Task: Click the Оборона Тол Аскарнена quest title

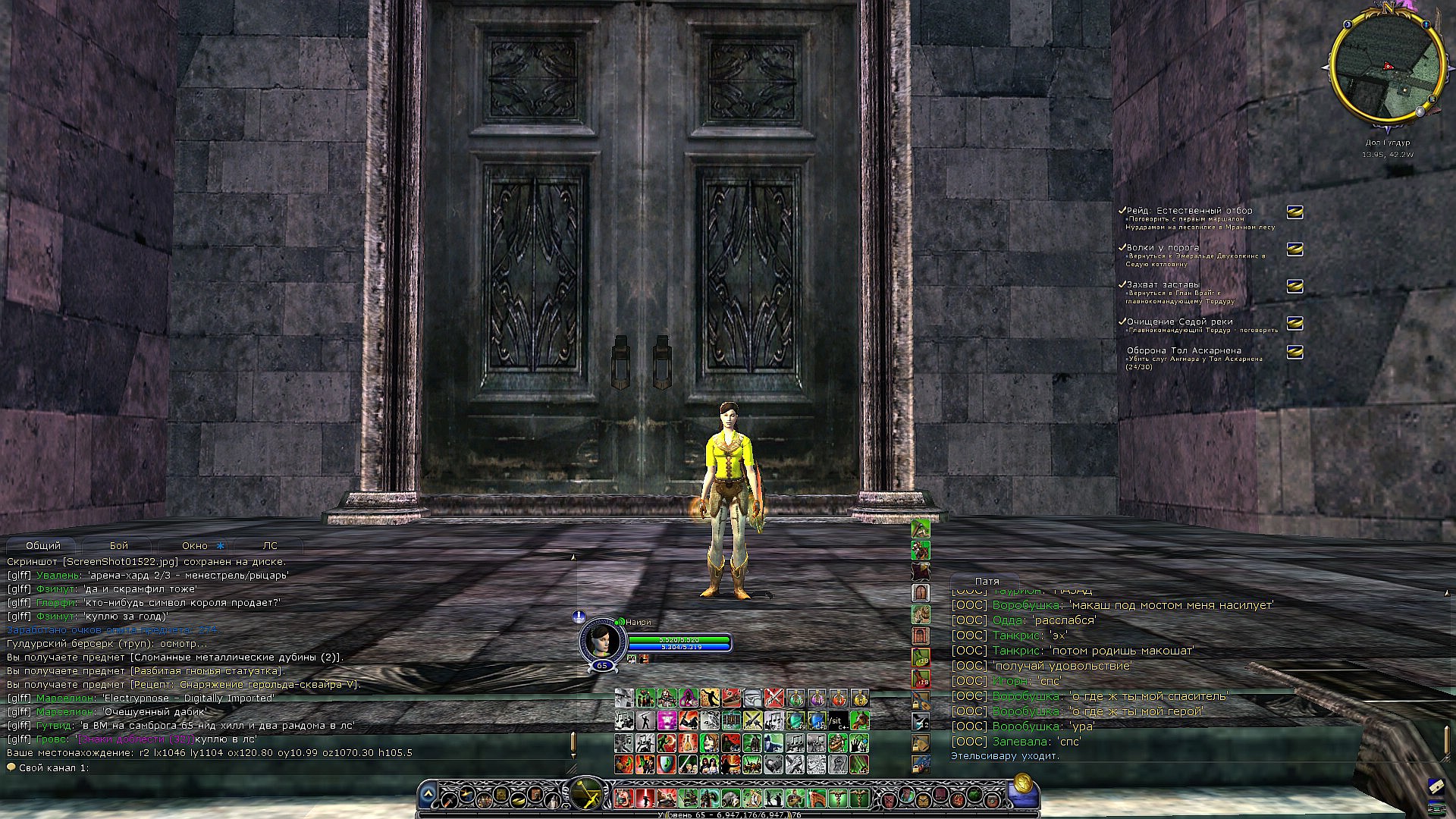Action: (x=1184, y=350)
